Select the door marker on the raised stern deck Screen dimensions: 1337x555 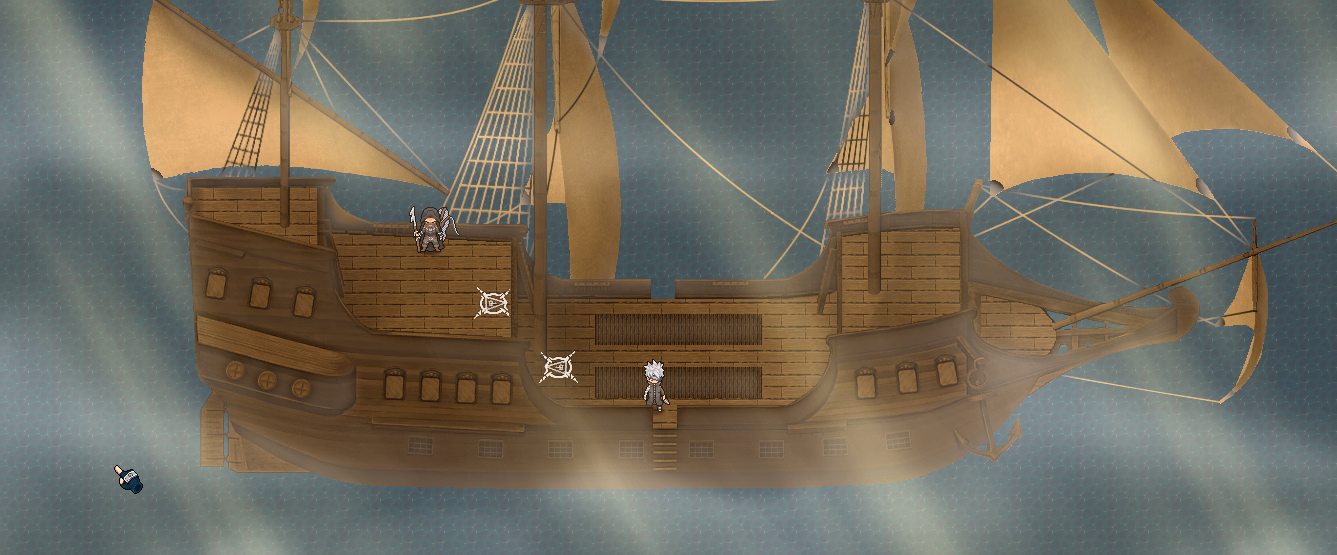[492, 303]
